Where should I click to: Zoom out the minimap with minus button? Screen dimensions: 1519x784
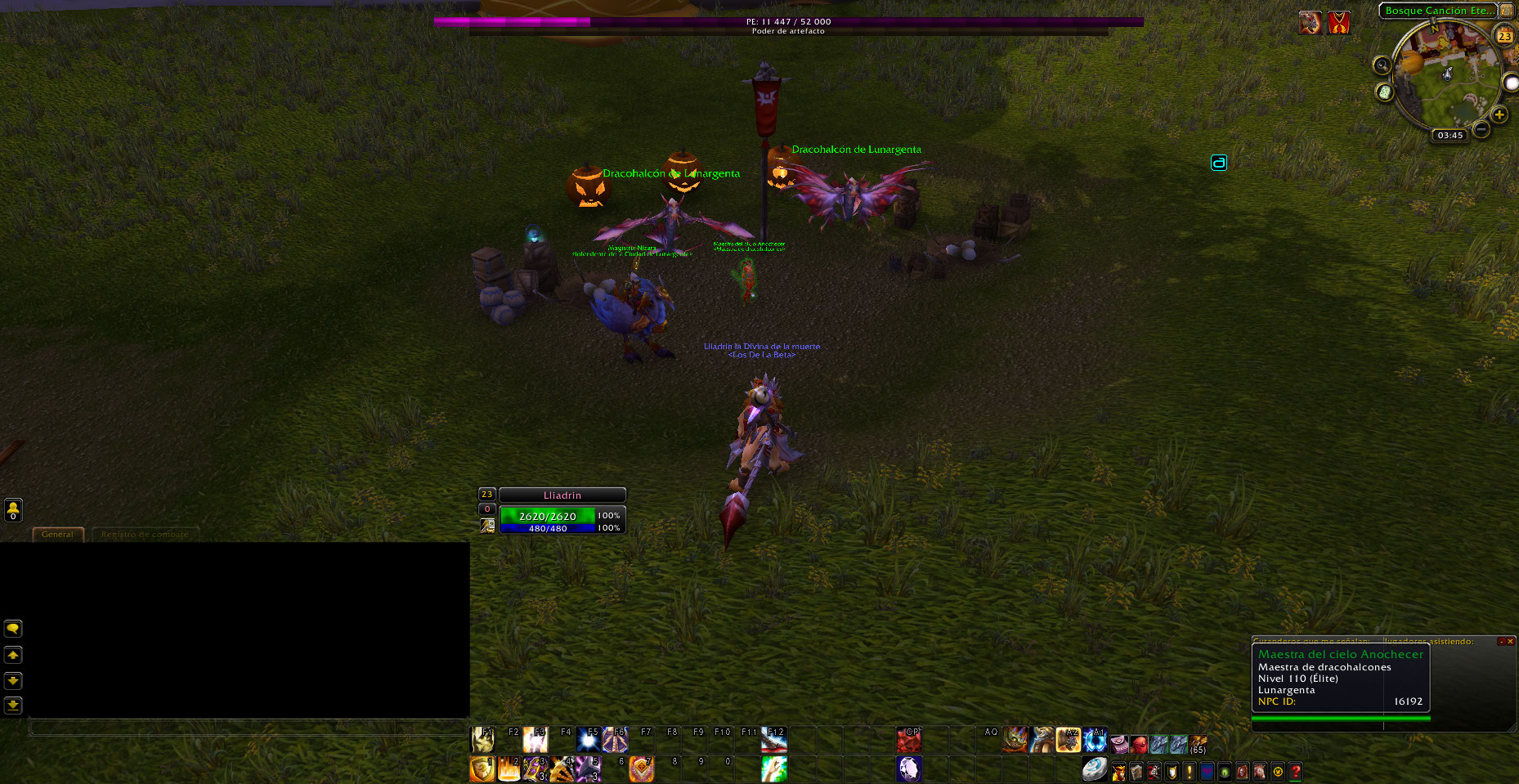click(x=1481, y=129)
